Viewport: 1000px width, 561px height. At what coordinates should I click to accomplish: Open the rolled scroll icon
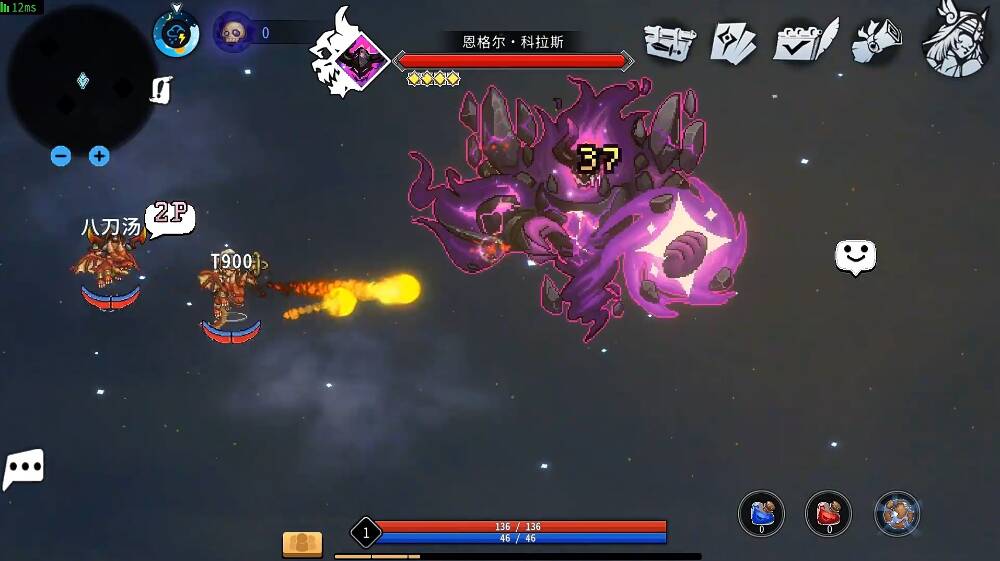[x=877, y=41]
